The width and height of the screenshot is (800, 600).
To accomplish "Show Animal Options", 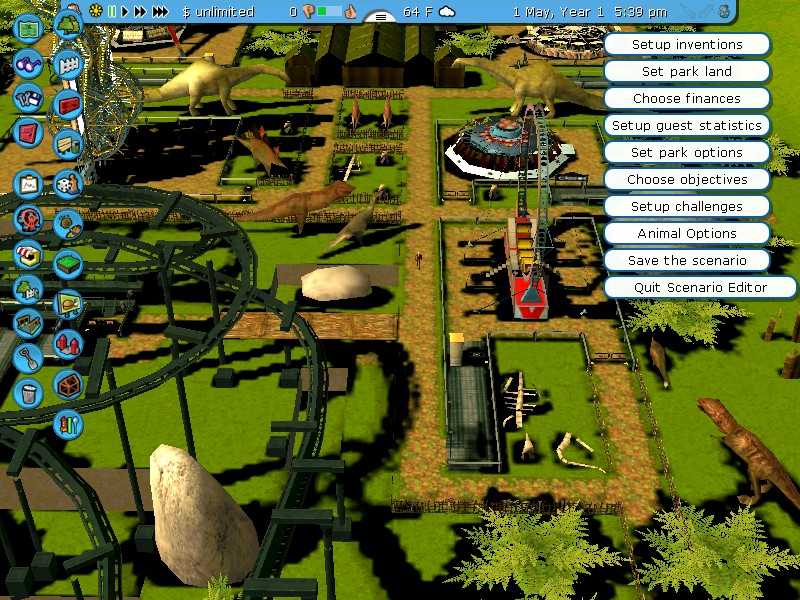I will pyautogui.click(x=686, y=234).
